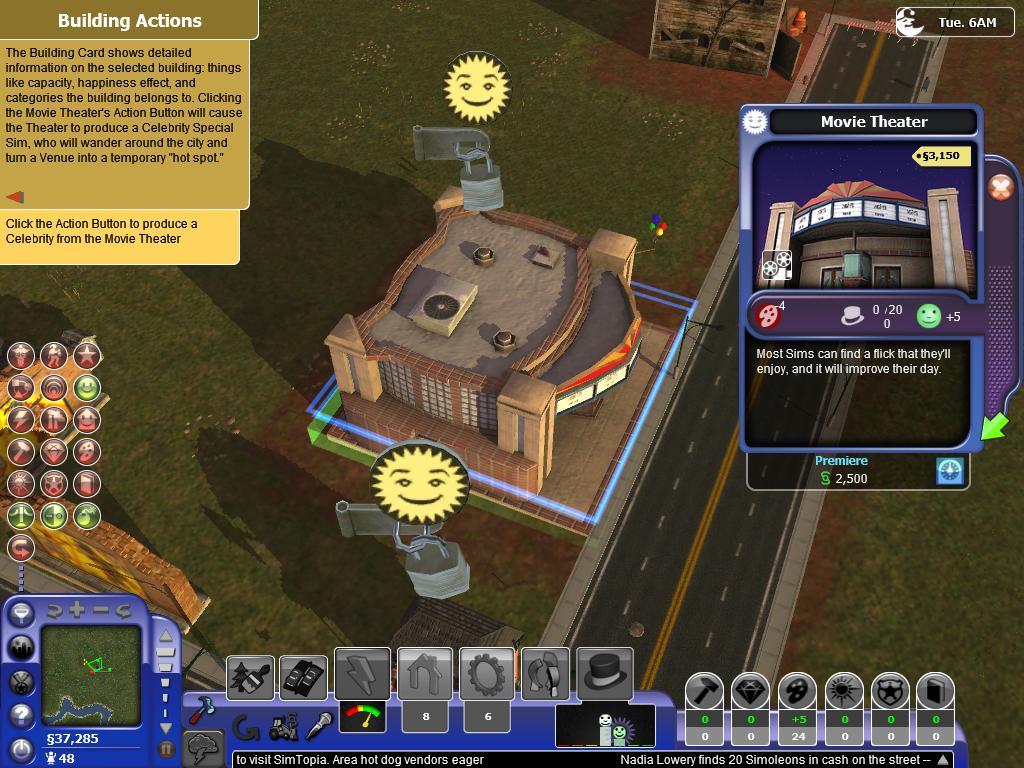This screenshot has height=768, width=1024.
Task: Zoom in with the plus button
Action: click(77, 610)
